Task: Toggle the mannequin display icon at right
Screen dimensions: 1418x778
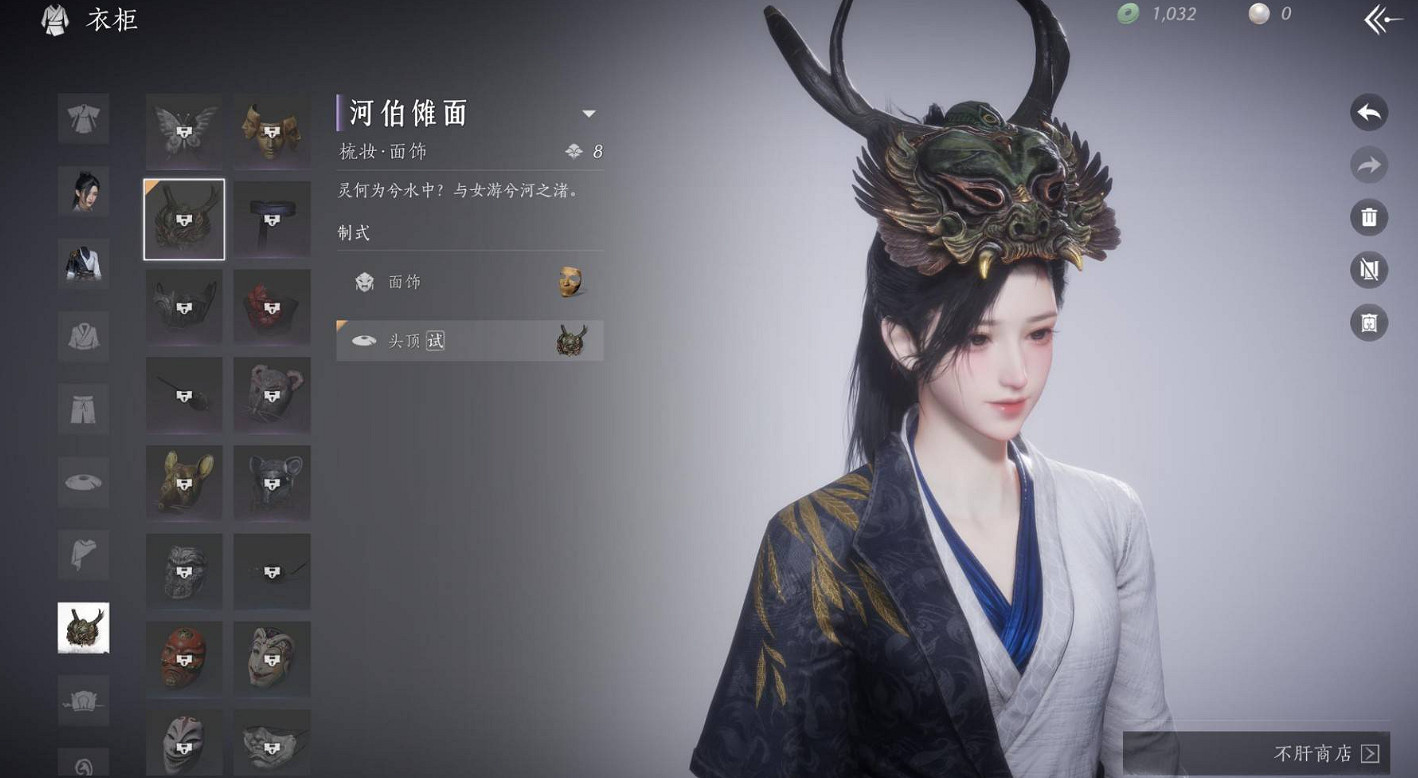Action: [x=1369, y=323]
